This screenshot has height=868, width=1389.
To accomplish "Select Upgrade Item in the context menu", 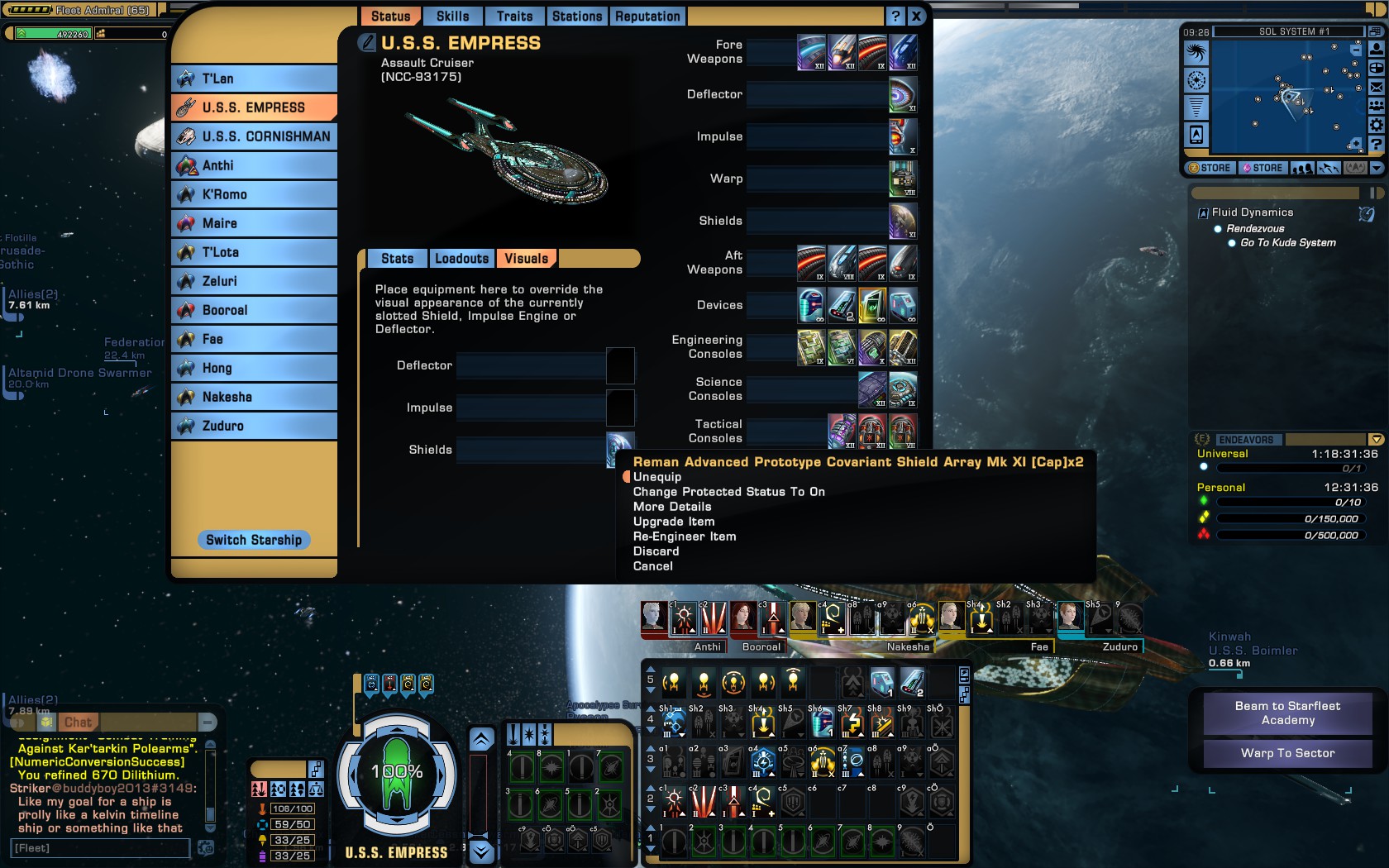I will pos(674,522).
